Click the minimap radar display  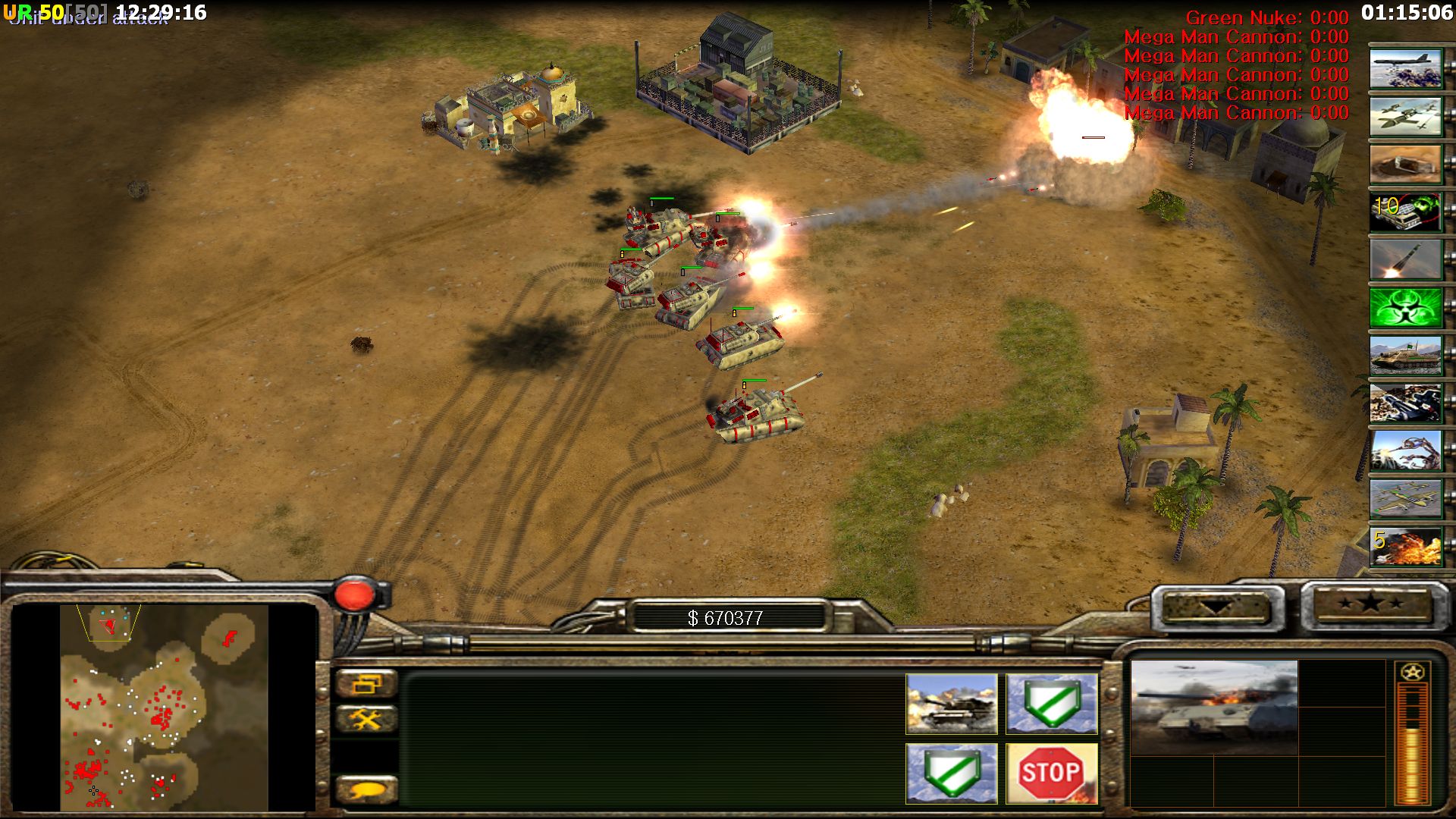(x=164, y=707)
